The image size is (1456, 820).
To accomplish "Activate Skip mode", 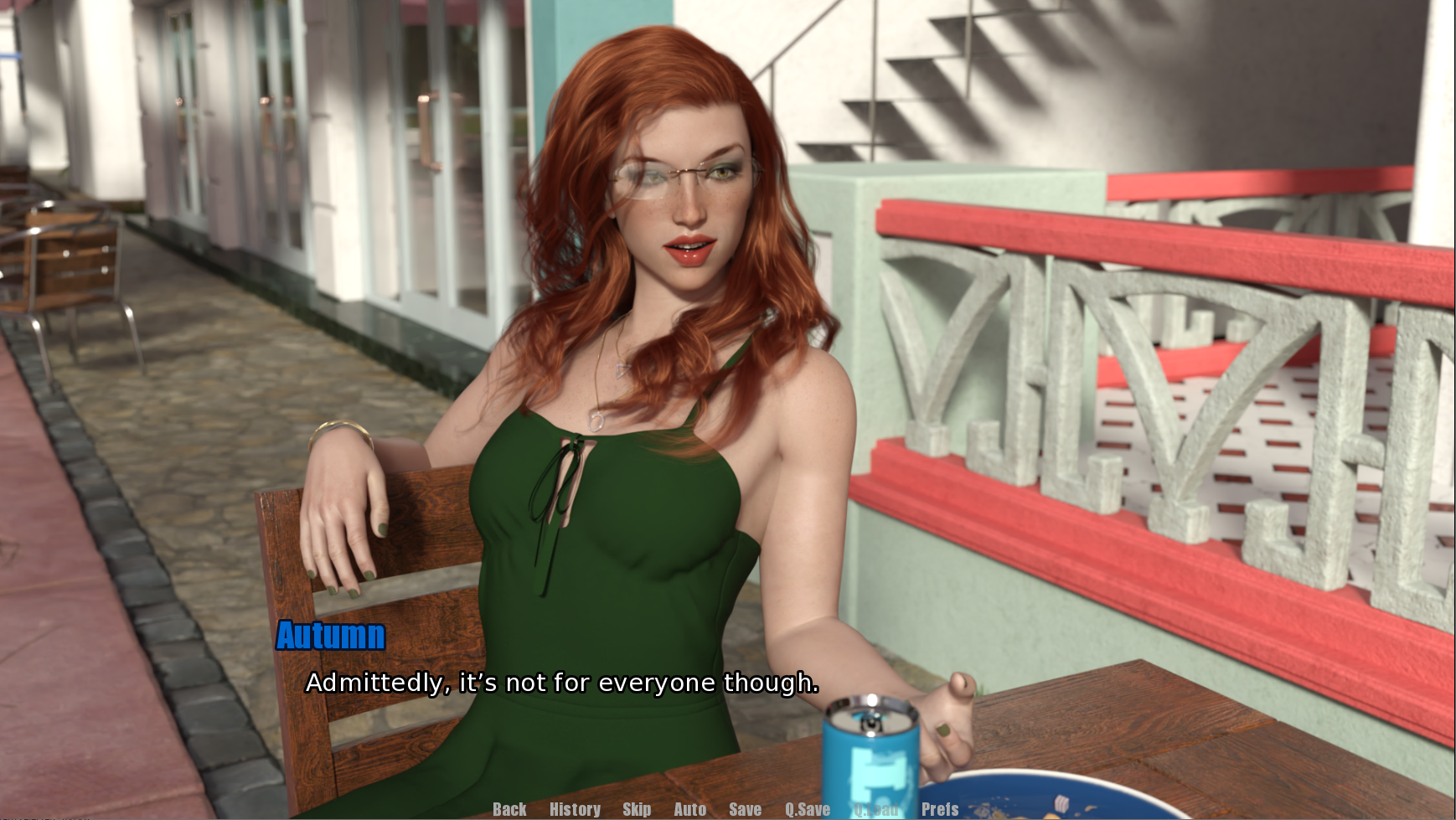I will pos(637,809).
